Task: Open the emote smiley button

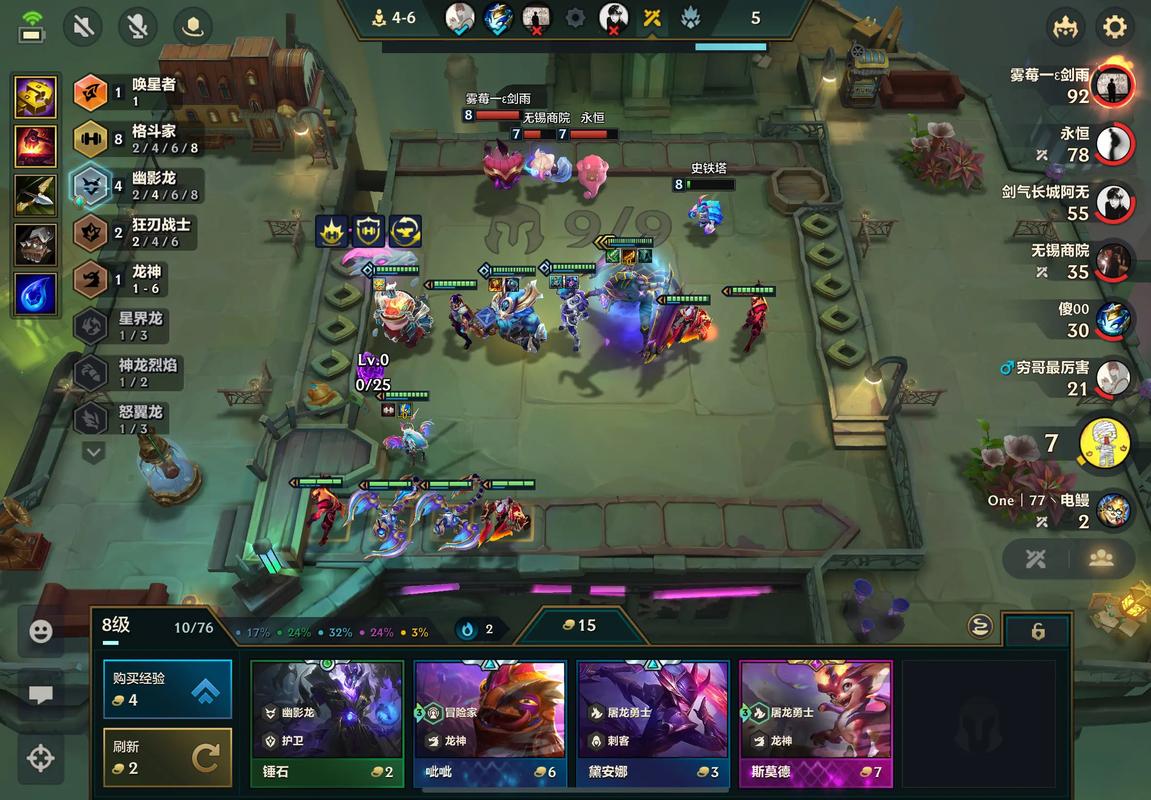Action: [41, 631]
